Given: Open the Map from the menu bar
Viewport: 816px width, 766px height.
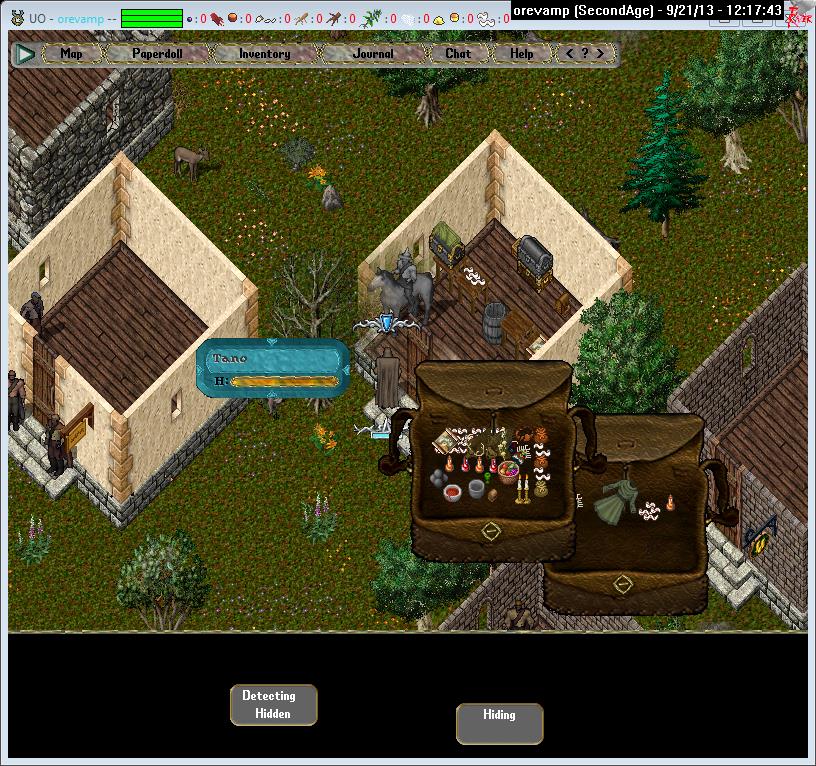Looking at the screenshot, I should click(x=71, y=54).
